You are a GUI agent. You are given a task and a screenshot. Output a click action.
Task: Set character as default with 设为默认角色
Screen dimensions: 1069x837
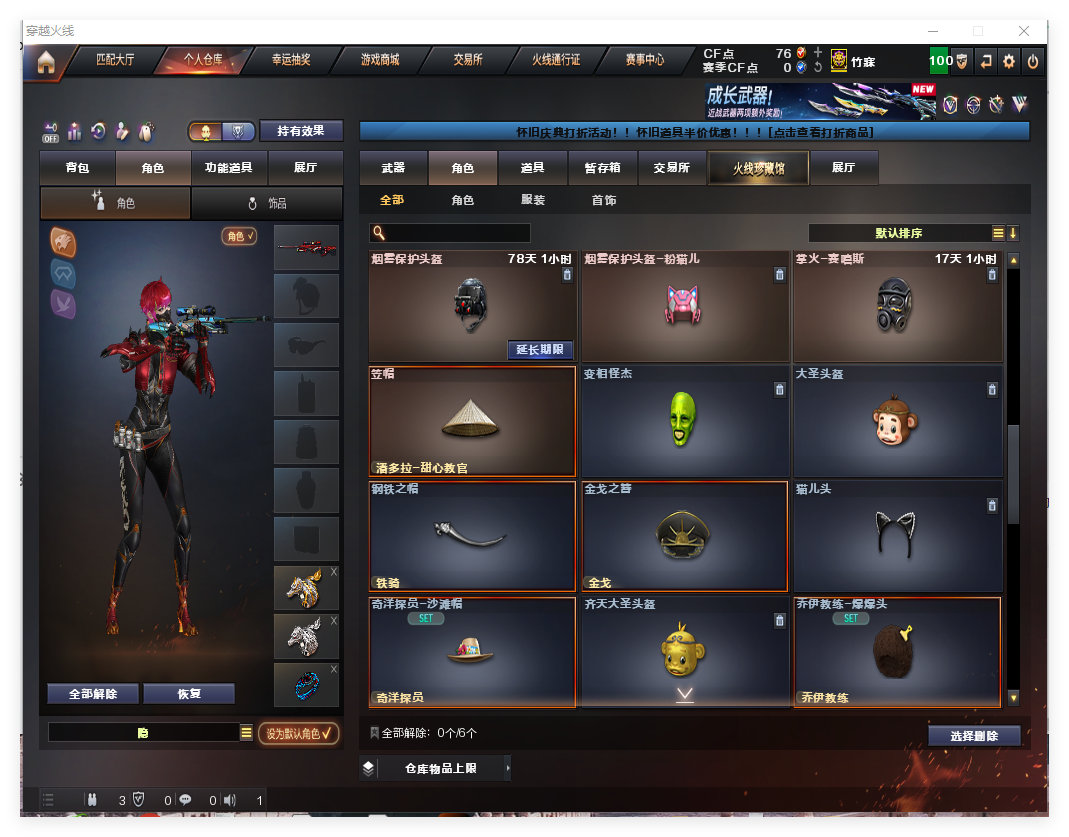pos(298,734)
